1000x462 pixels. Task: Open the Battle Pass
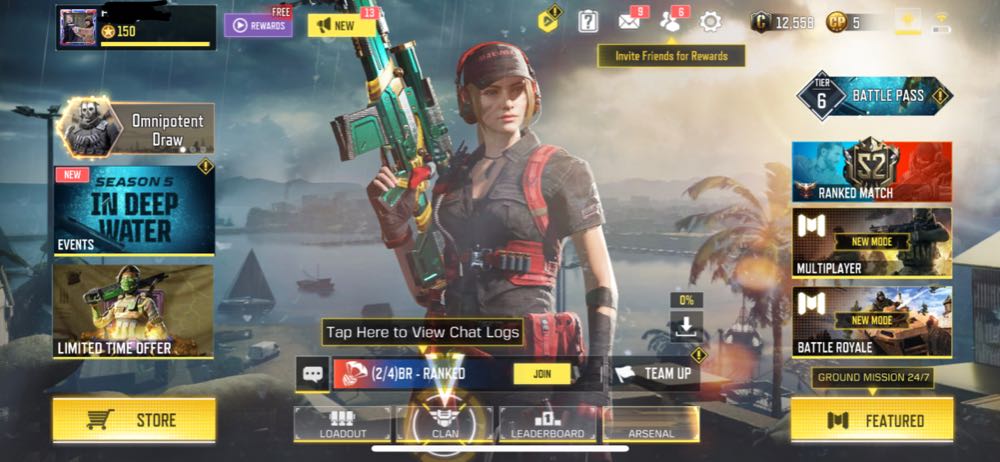click(877, 97)
